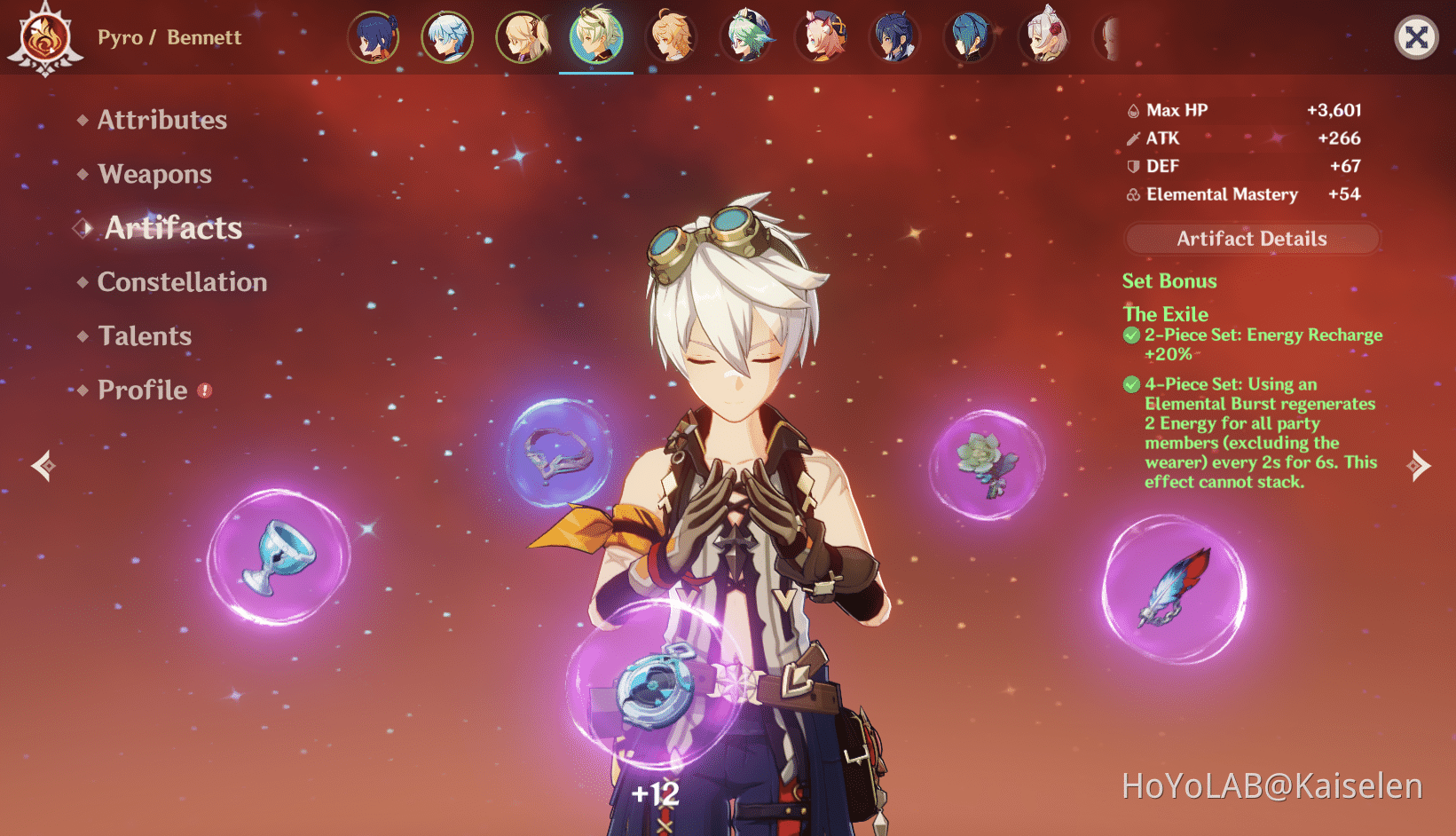The height and width of the screenshot is (836, 1456).
Task: Select the Artifacts menu entry
Action: tap(173, 228)
